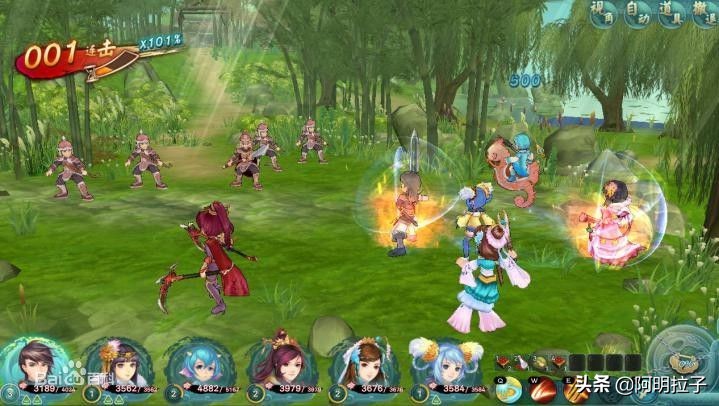Activate the skill icon labeled Q
The width and height of the screenshot is (719, 406).
click(x=510, y=388)
